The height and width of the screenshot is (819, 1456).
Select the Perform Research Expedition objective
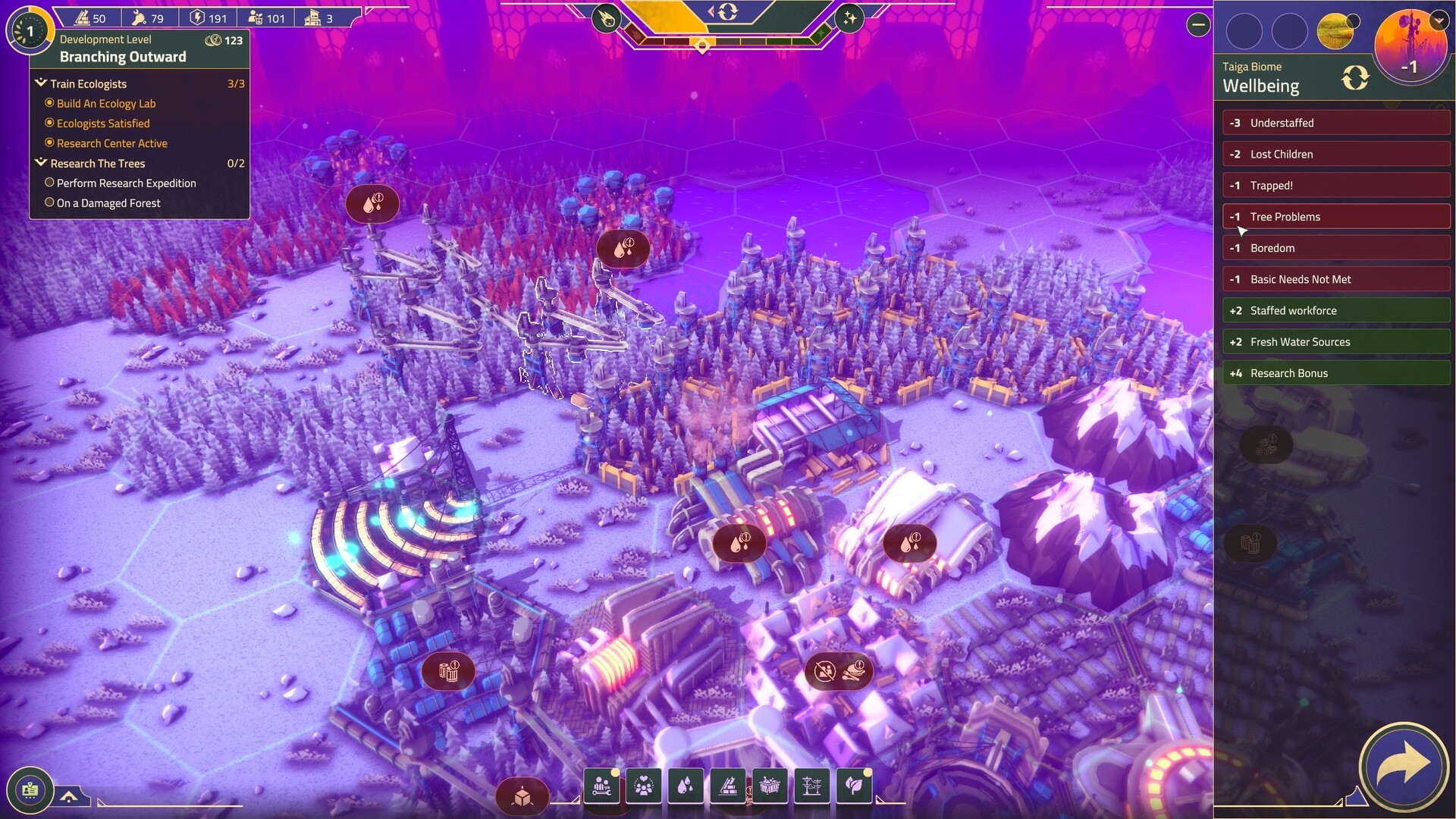click(x=126, y=184)
